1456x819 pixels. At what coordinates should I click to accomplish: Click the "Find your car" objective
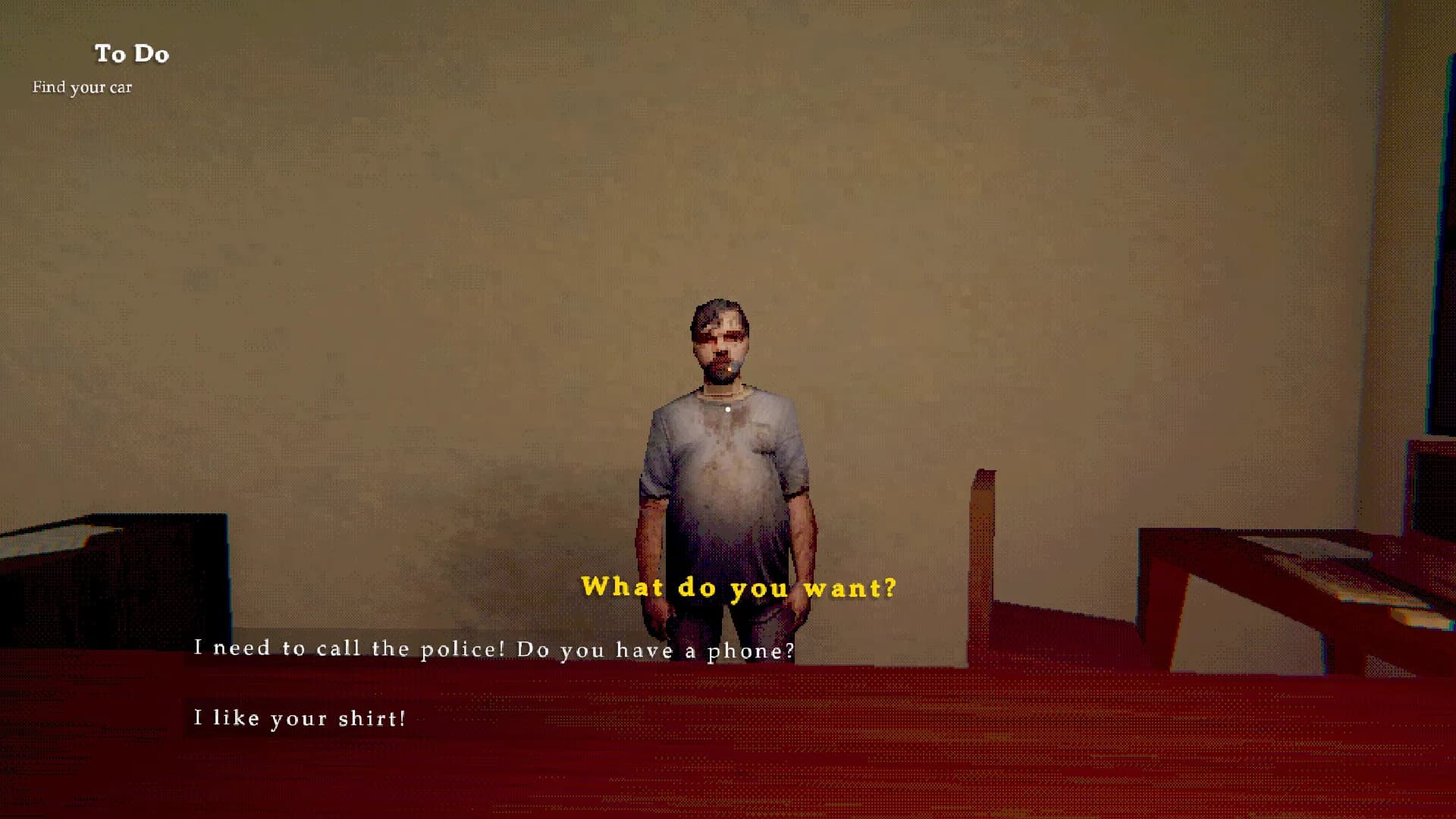pyautogui.click(x=82, y=87)
